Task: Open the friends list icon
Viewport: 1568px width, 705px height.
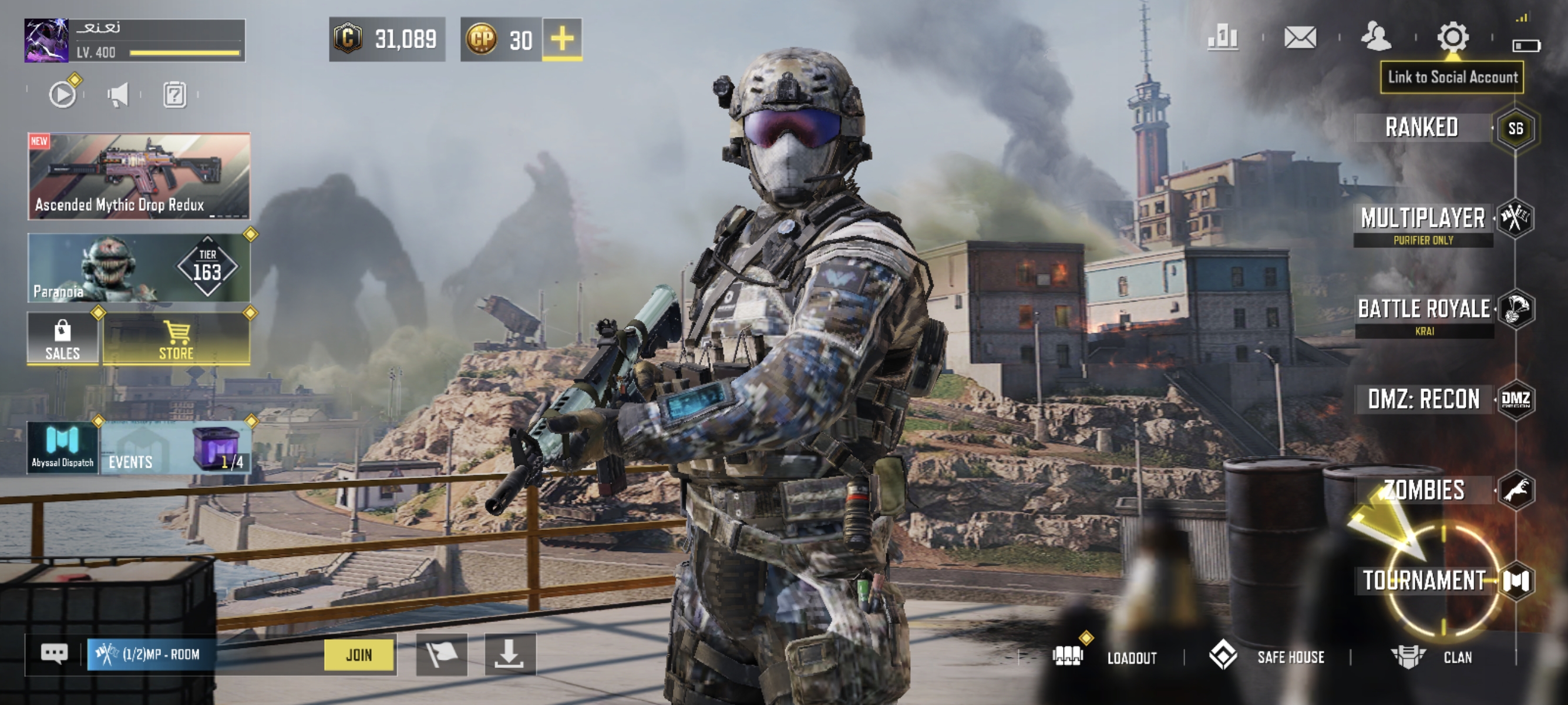Action: tap(1375, 38)
